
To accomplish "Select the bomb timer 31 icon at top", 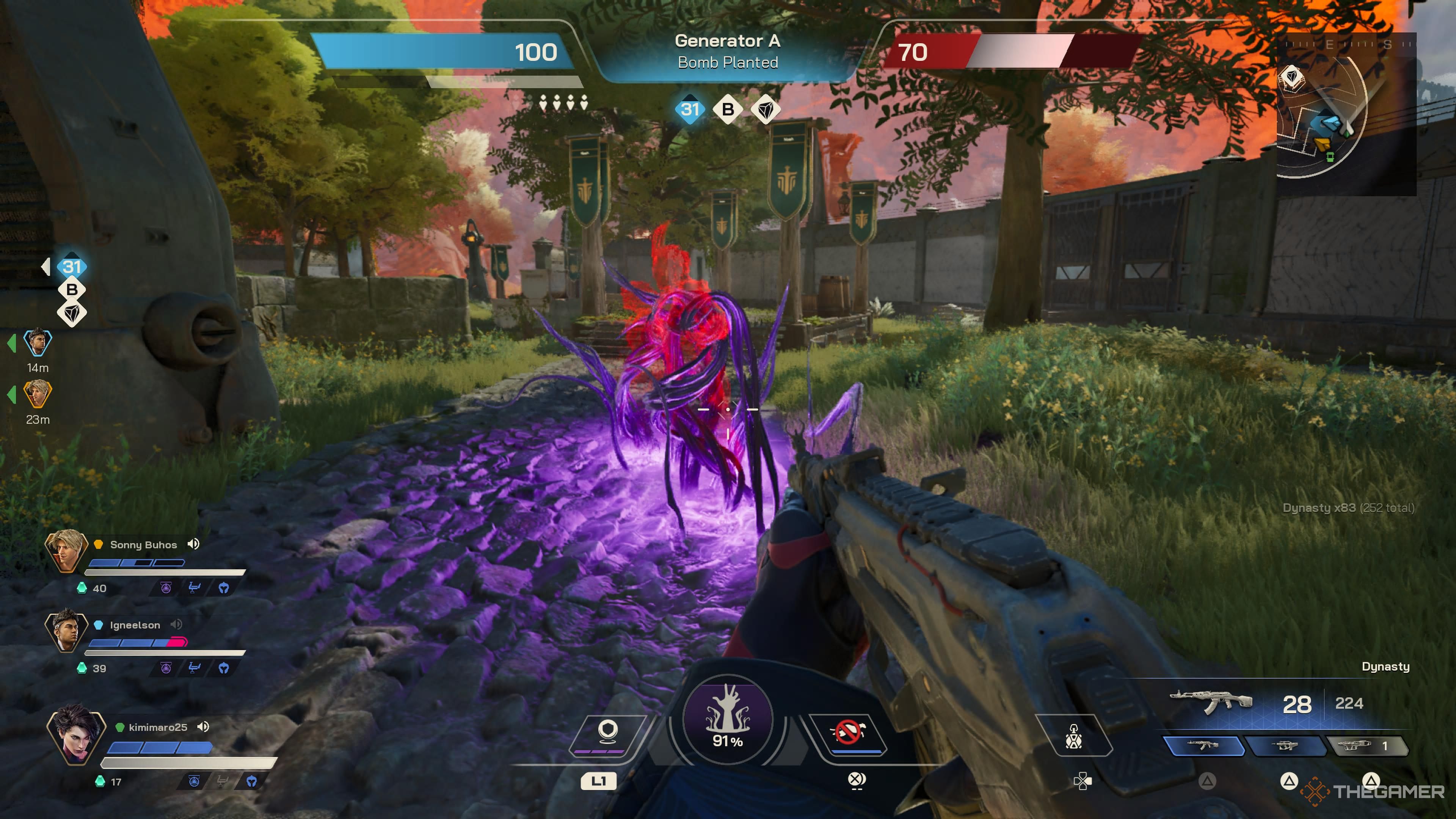I will [690, 109].
